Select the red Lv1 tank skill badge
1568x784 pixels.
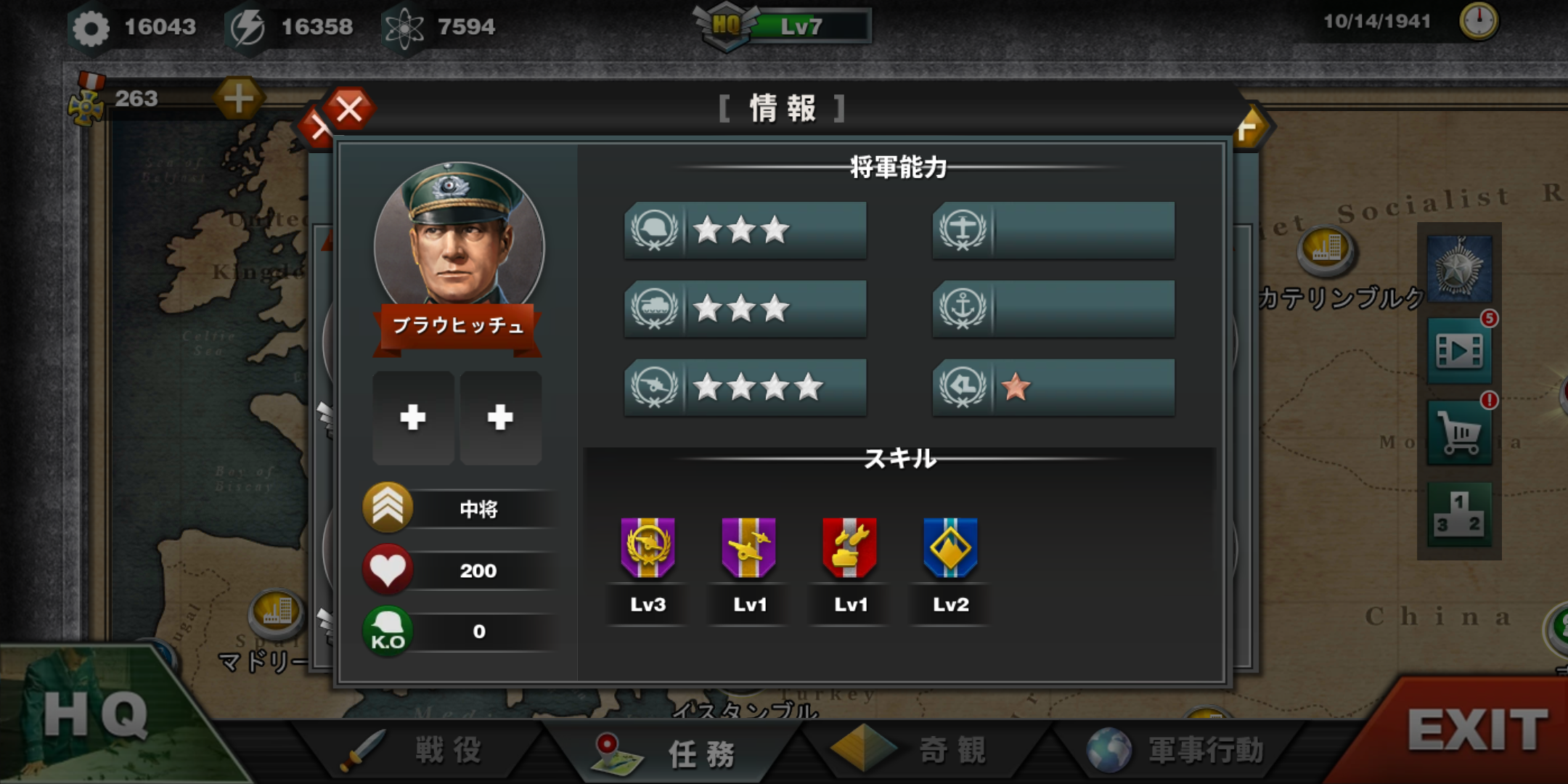pyautogui.click(x=849, y=549)
